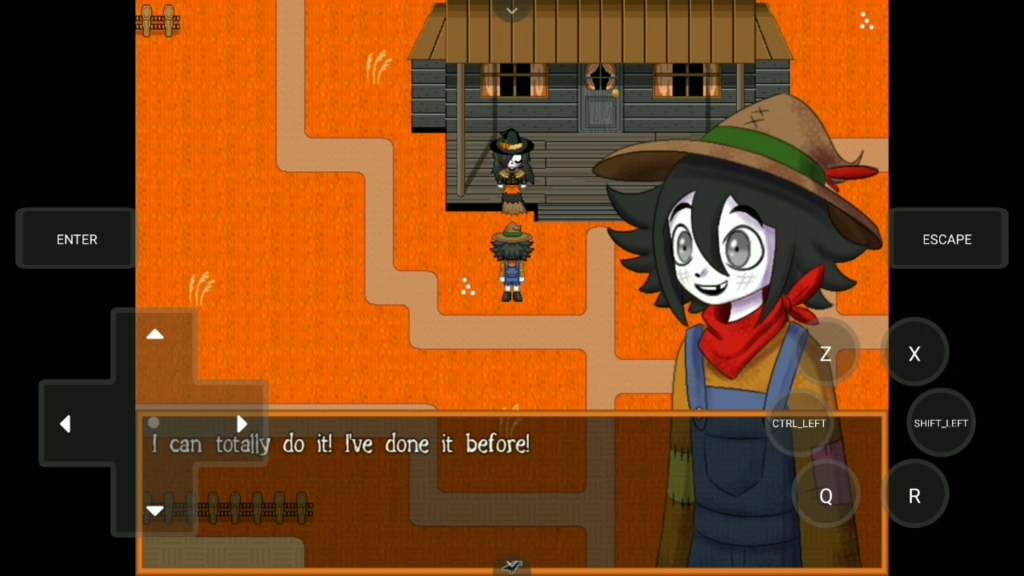Open the three-dot options icon
Viewport: 1024px width, 576px height.
click(866, 21)
